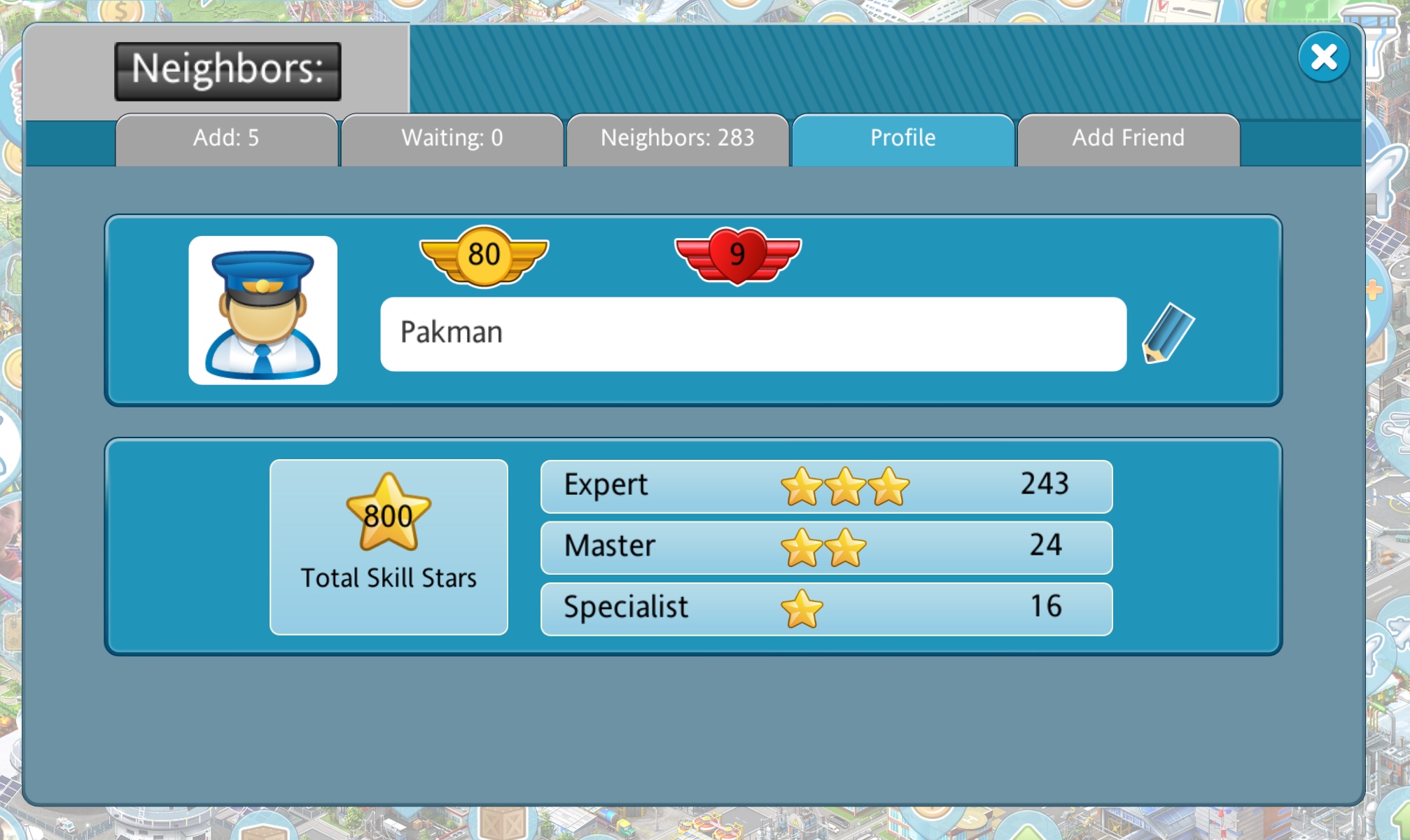Click the 800 Total Skill Stars panel

[x=389, y=547]
